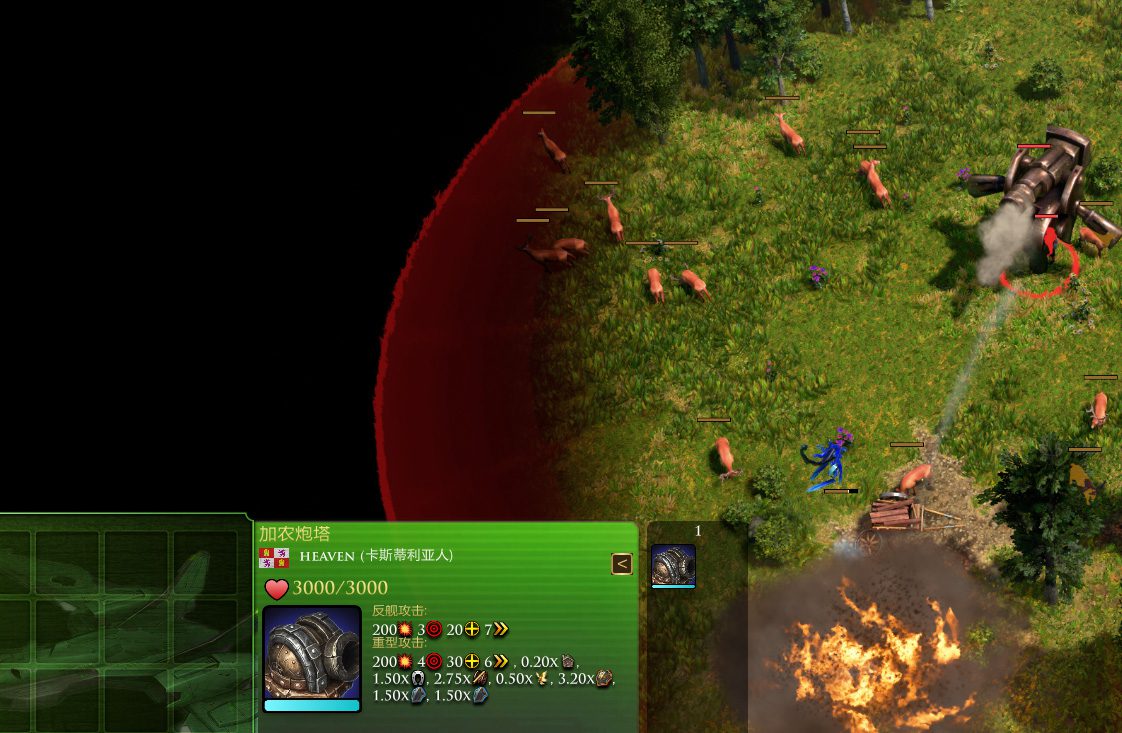The width and height of the screenshot is (1122, 733).
Task: Click the large cannon tower portrait
Action: 312,653
